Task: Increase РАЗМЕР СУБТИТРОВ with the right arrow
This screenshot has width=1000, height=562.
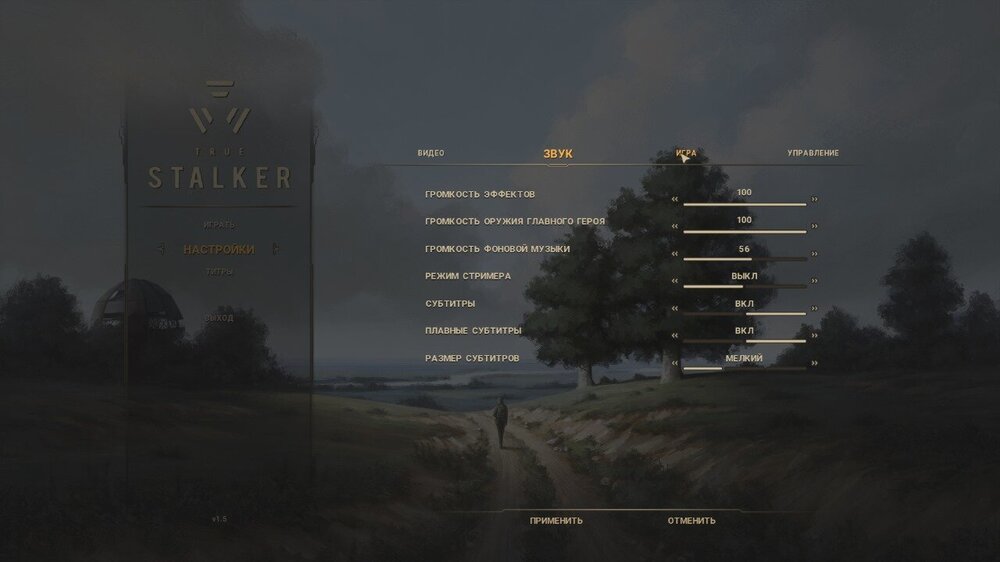Action: tap(815, 364)
